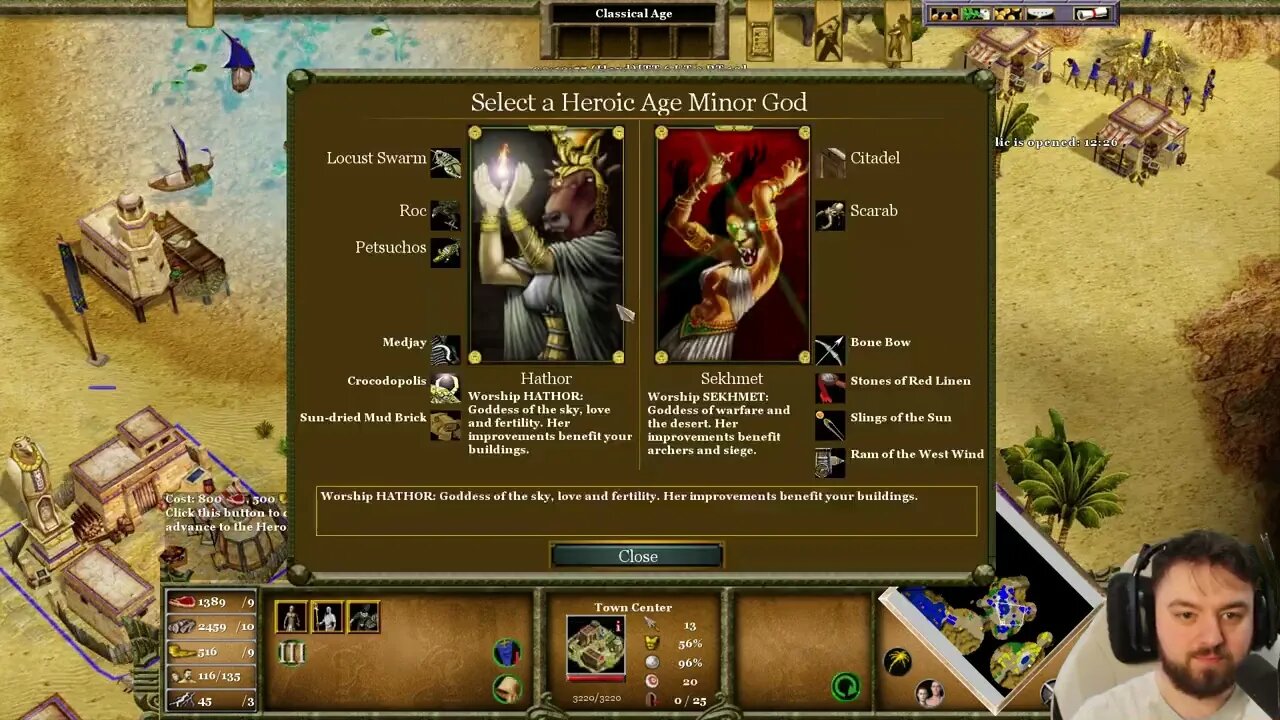This screenshot has height=720, width=1280.
Task: Click the Petsuchos improvement icon
Action: (x=444, y=252)
